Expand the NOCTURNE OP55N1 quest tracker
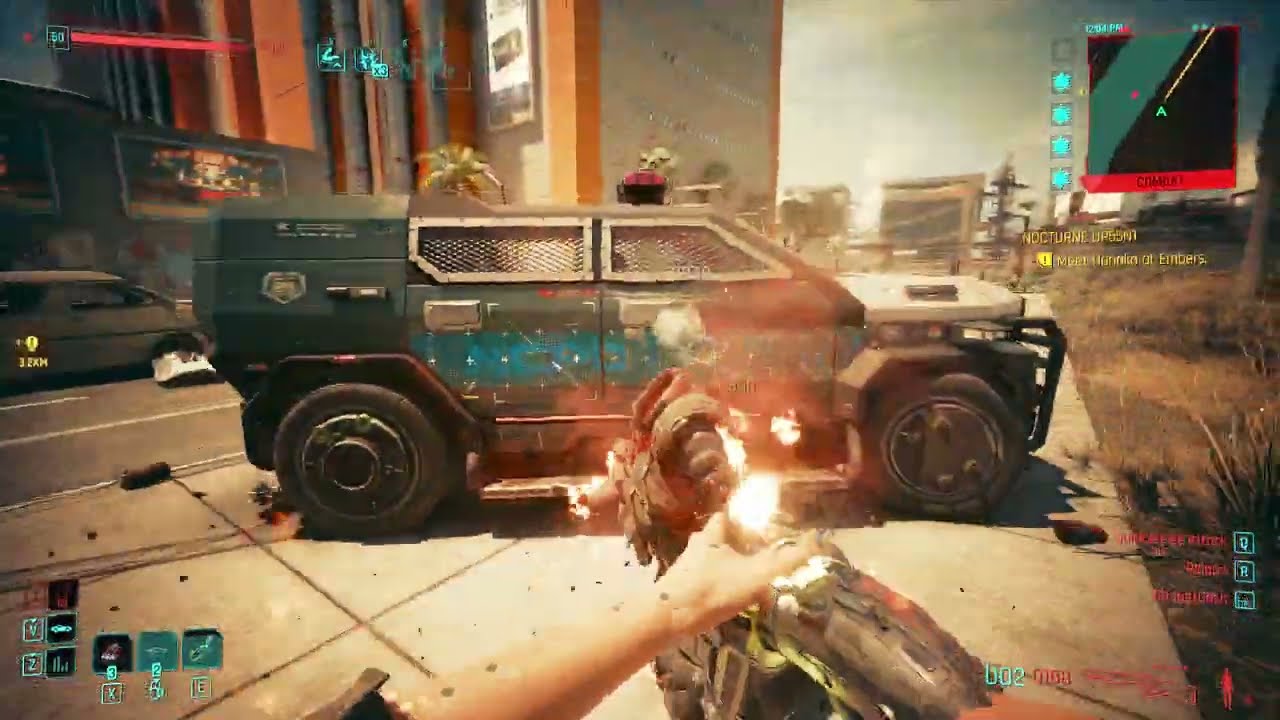Screen dimensions: 1280x720 point(1080,238)
